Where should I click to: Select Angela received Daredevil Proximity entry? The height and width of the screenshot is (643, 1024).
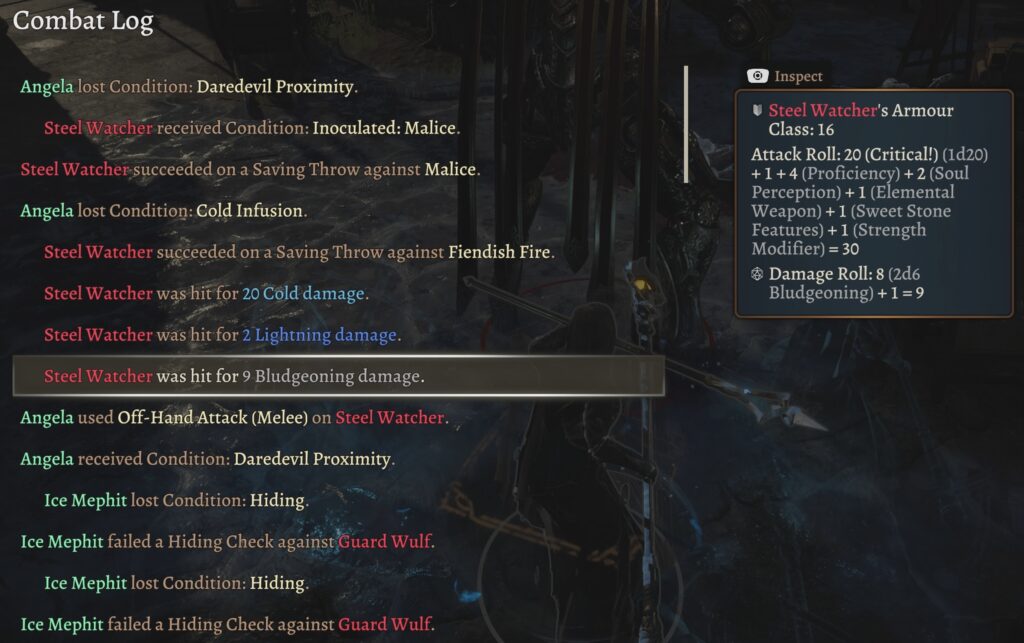click(x=207, y=460)
